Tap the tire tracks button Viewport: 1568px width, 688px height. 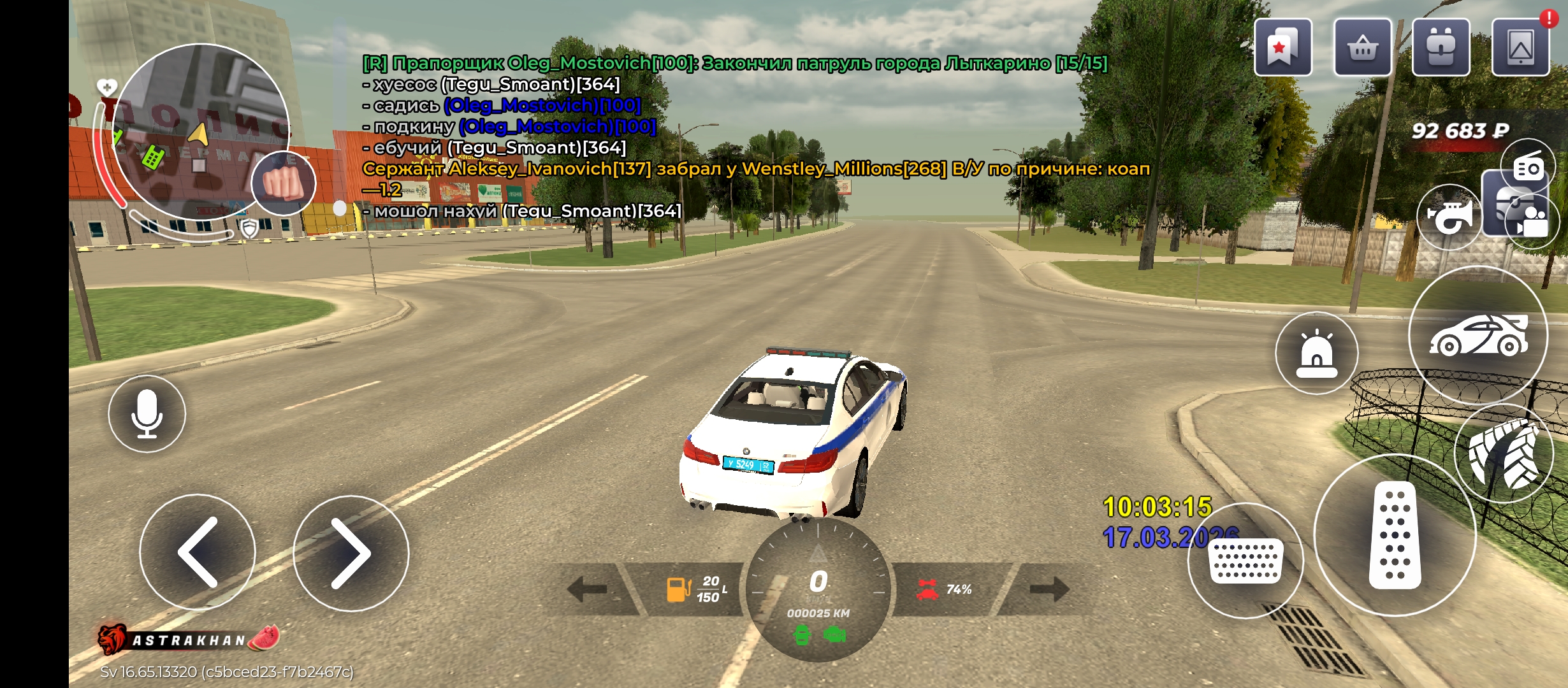coord(1504,454)
